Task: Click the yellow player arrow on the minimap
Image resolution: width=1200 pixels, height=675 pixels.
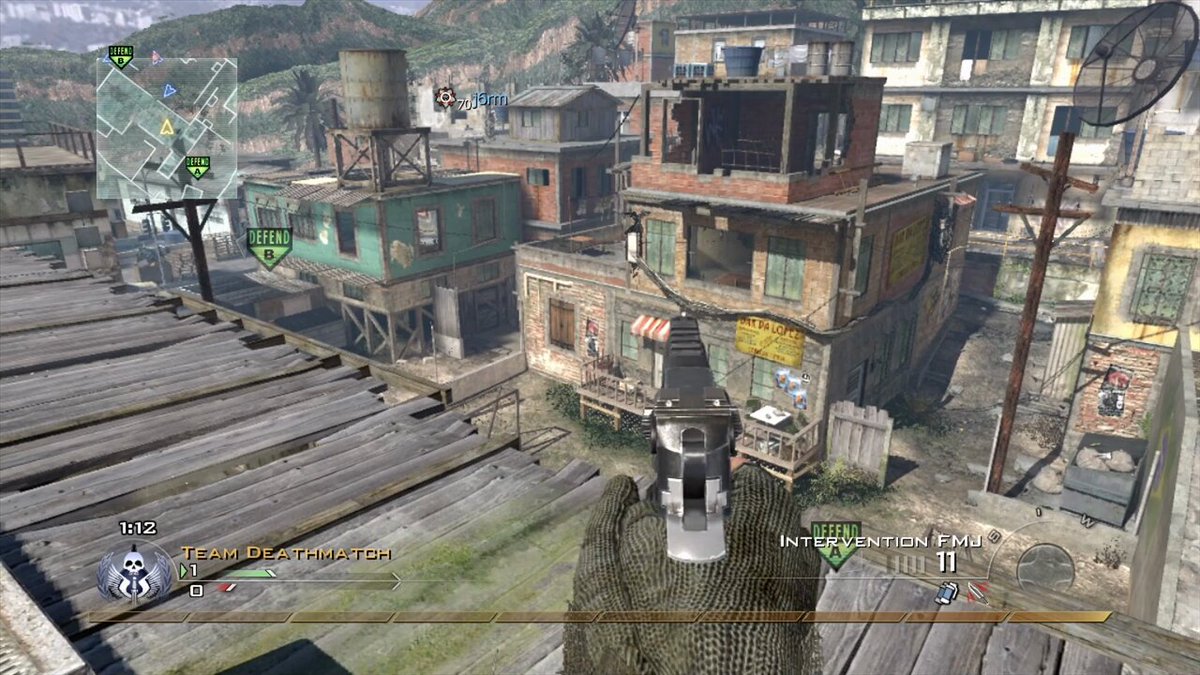Action: (166, 127)
